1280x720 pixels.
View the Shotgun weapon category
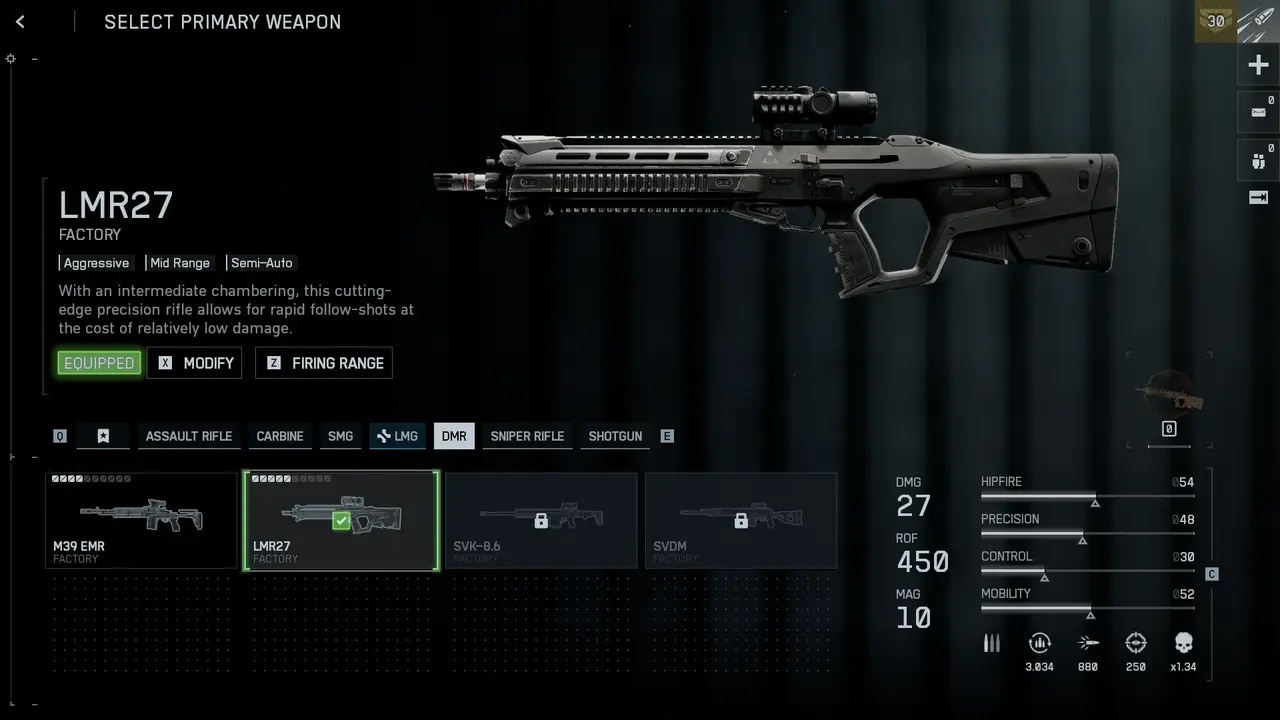tap(615, 436)
